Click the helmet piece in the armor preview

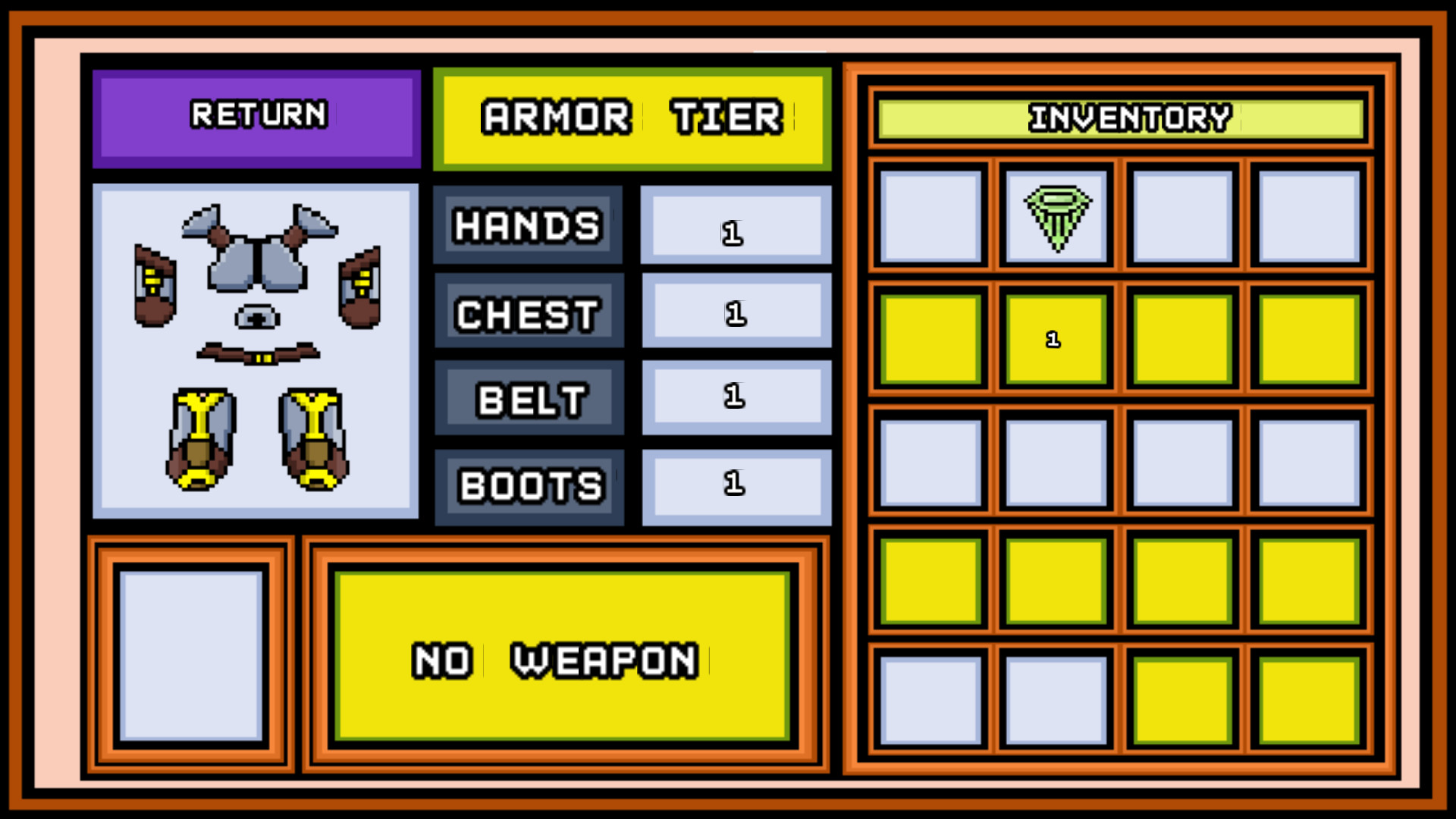pos(256,317)
